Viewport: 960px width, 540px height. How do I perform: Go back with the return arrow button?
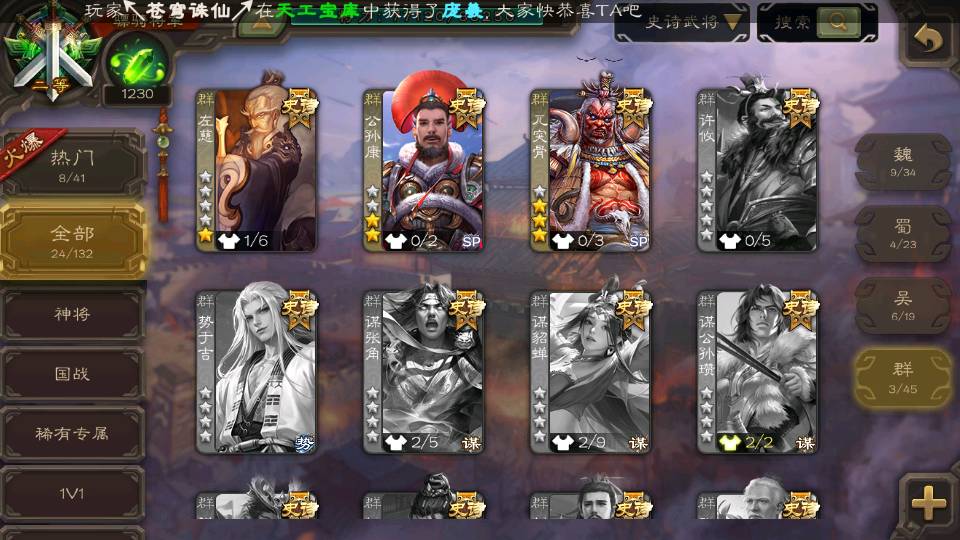(929, 39)
